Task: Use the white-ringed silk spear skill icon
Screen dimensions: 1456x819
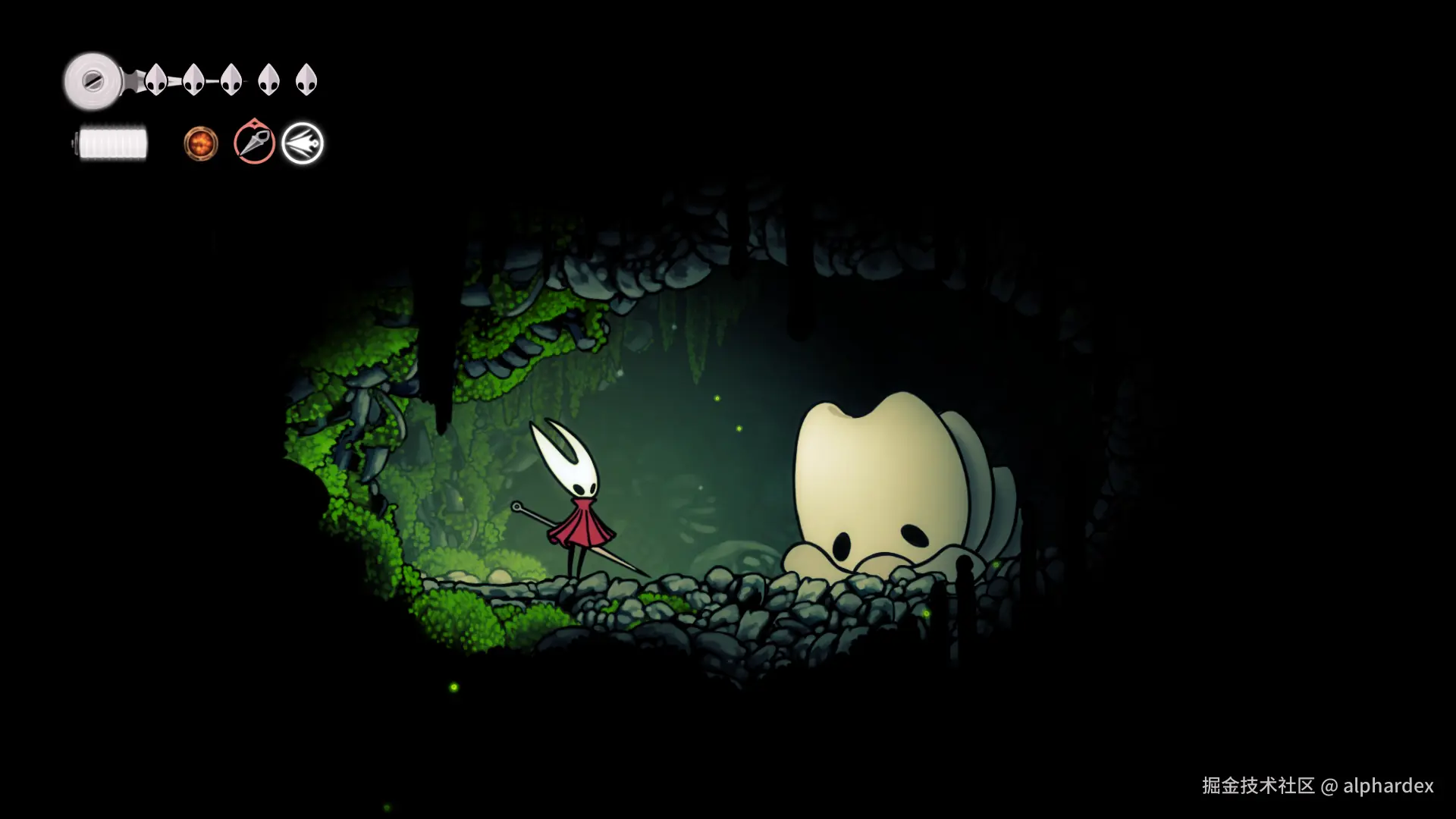Action: (x=303, y=143)
